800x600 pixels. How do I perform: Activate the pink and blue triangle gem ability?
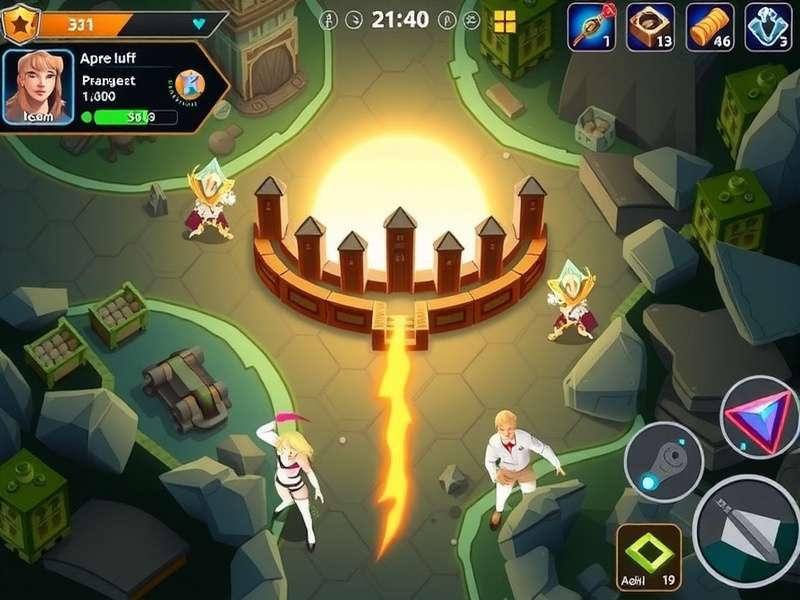tap(758, 417)
